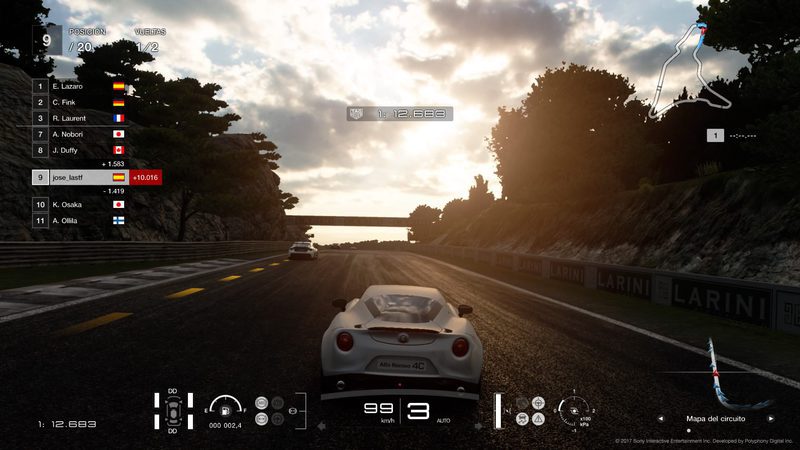Click the car tire wear diagram
This screenshot has width=800, height=450.
pyautogui.click(x=173, y=410)
